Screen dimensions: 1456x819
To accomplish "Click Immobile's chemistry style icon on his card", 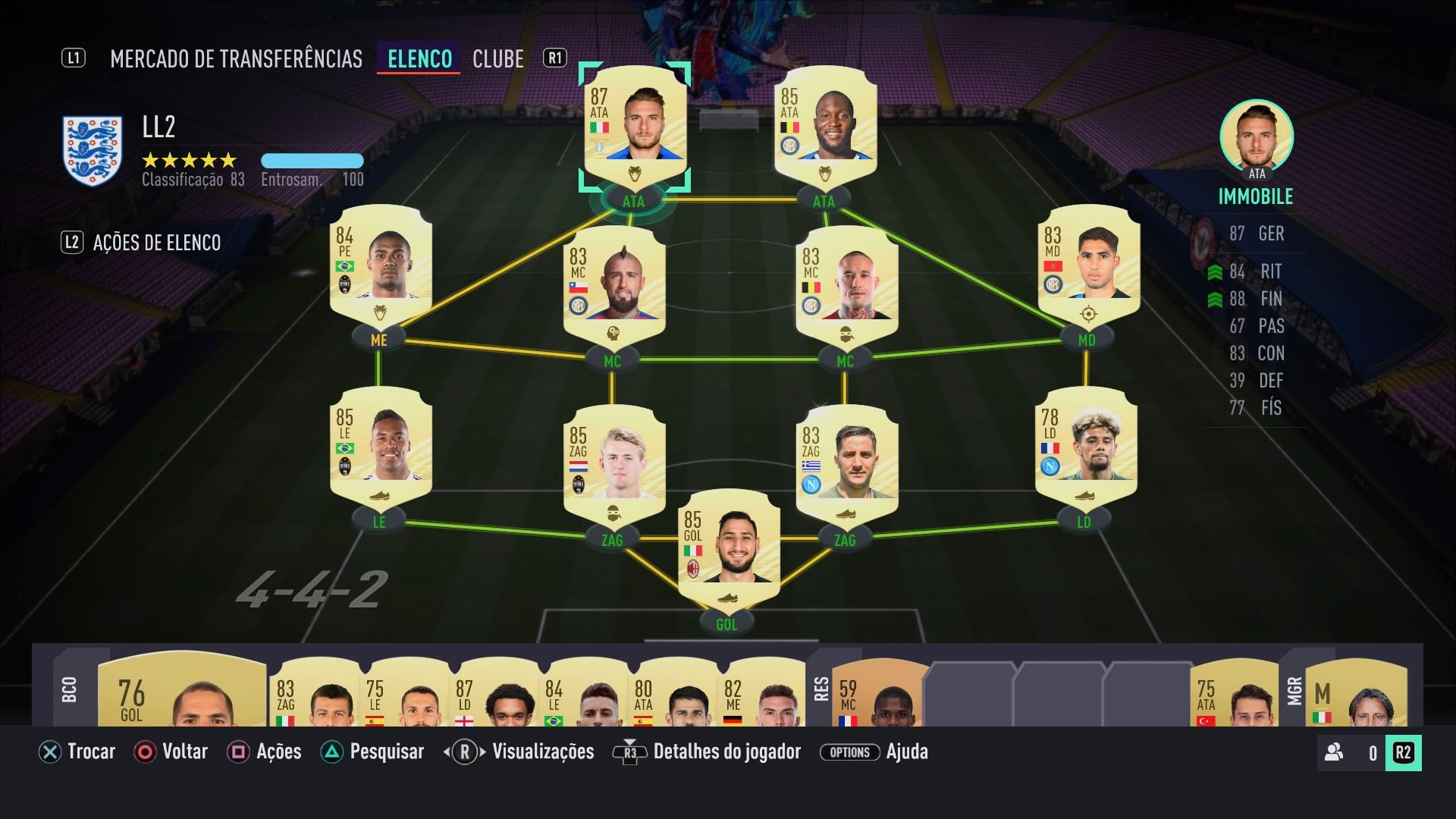I will tap(635, 173).
